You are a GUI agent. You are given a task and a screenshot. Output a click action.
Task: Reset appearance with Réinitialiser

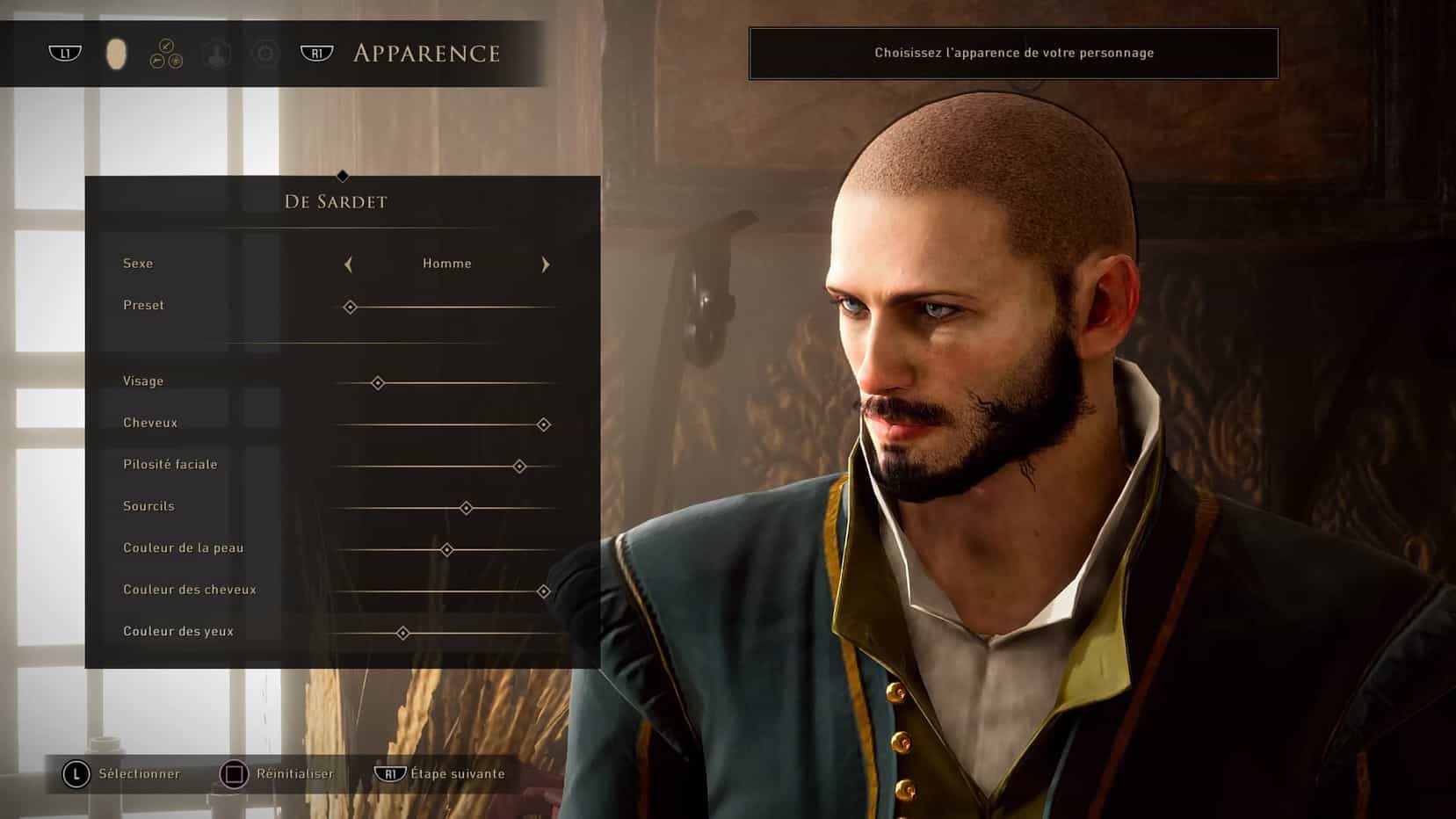278,774
